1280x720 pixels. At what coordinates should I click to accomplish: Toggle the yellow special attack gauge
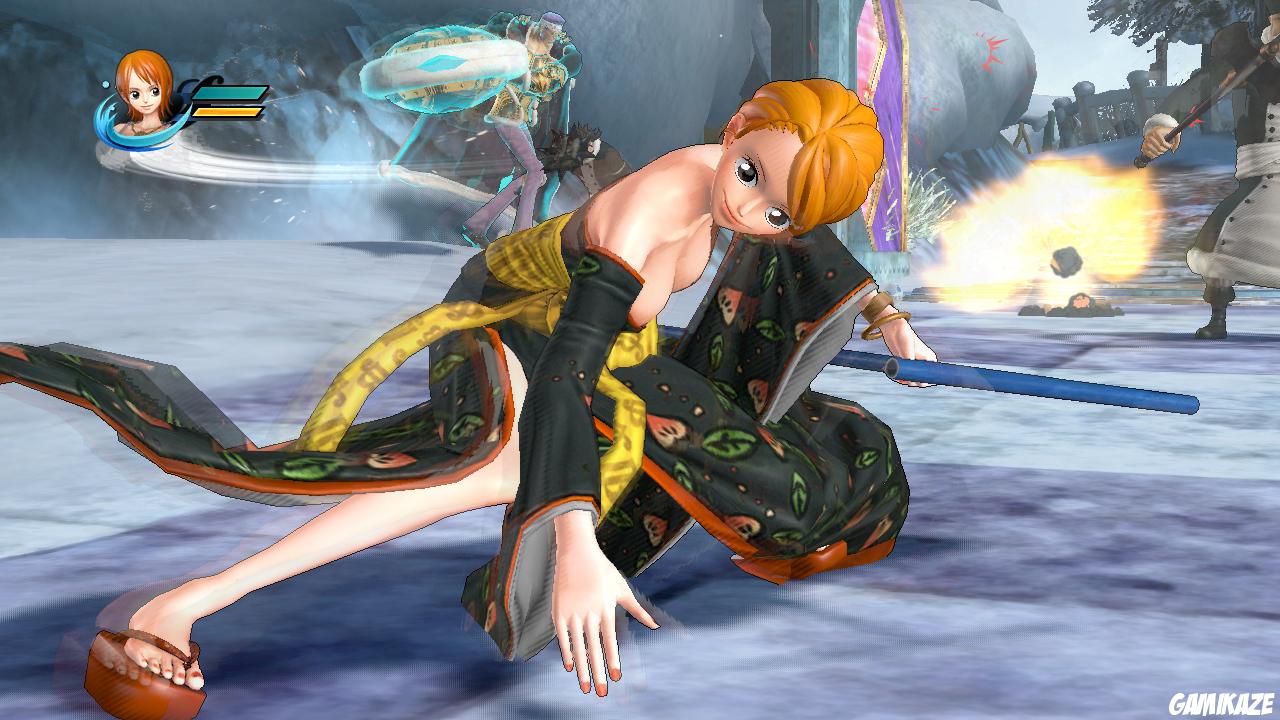(228, 112)
